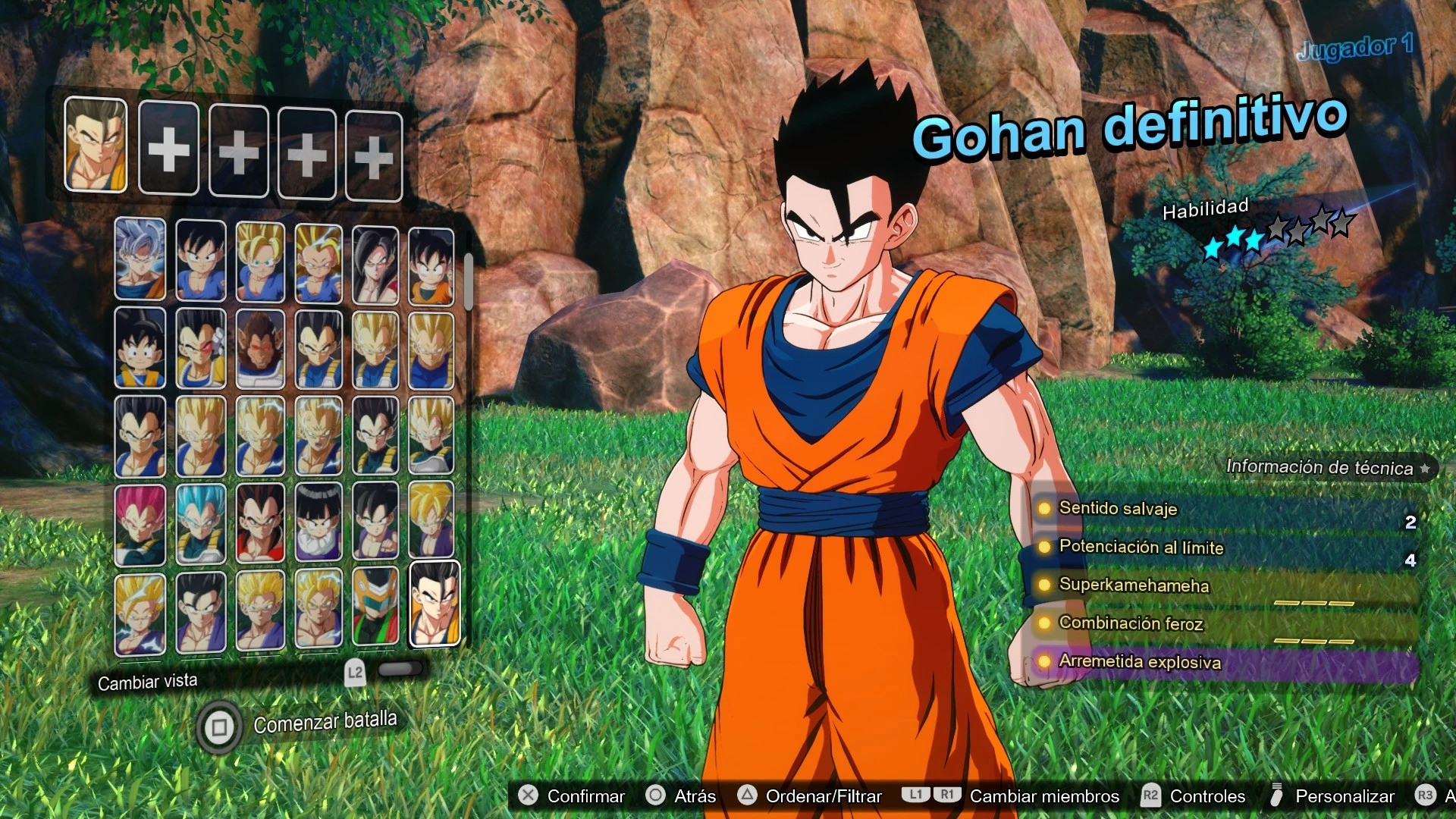Click the first empty plus team slot
The width and height of the screenshot is (1456, 819).
tap(168, 149)
